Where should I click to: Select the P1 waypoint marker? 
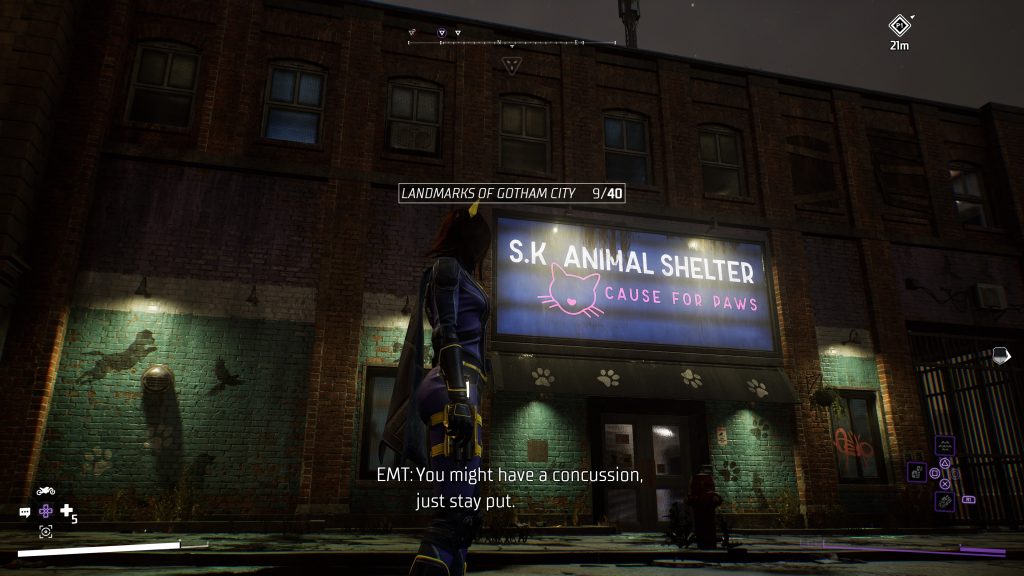point(901,26)
